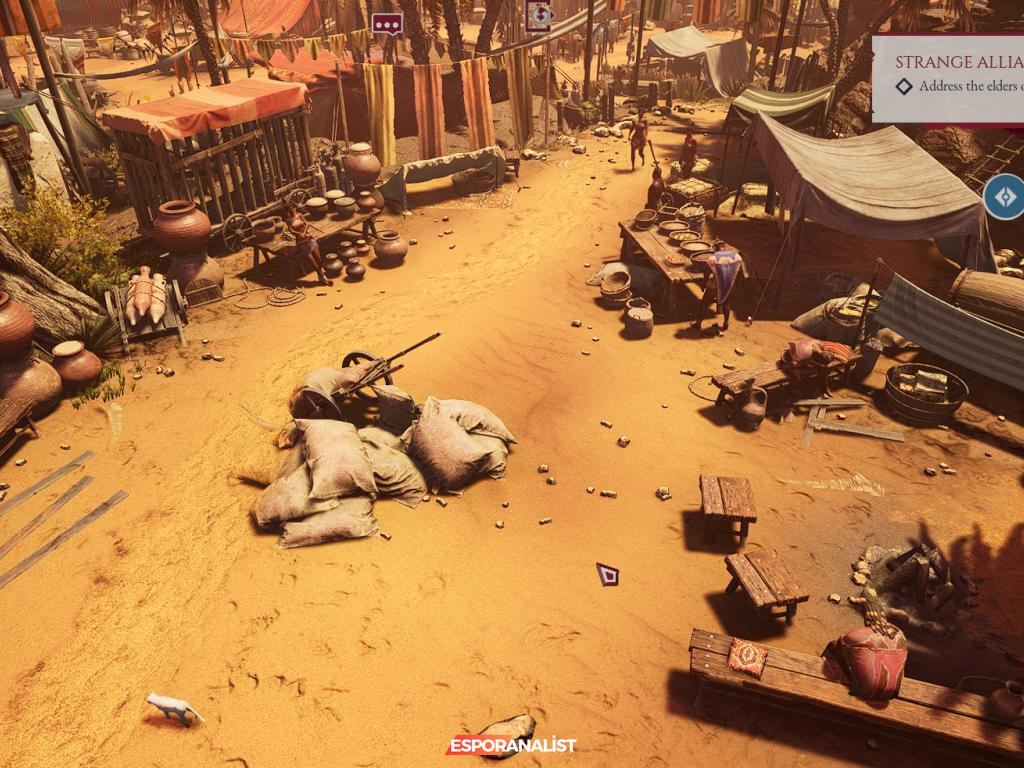Viewport: 1024px width, 768px height.
Task: Select the quest objective marker icon
Action: pos(539,15)
